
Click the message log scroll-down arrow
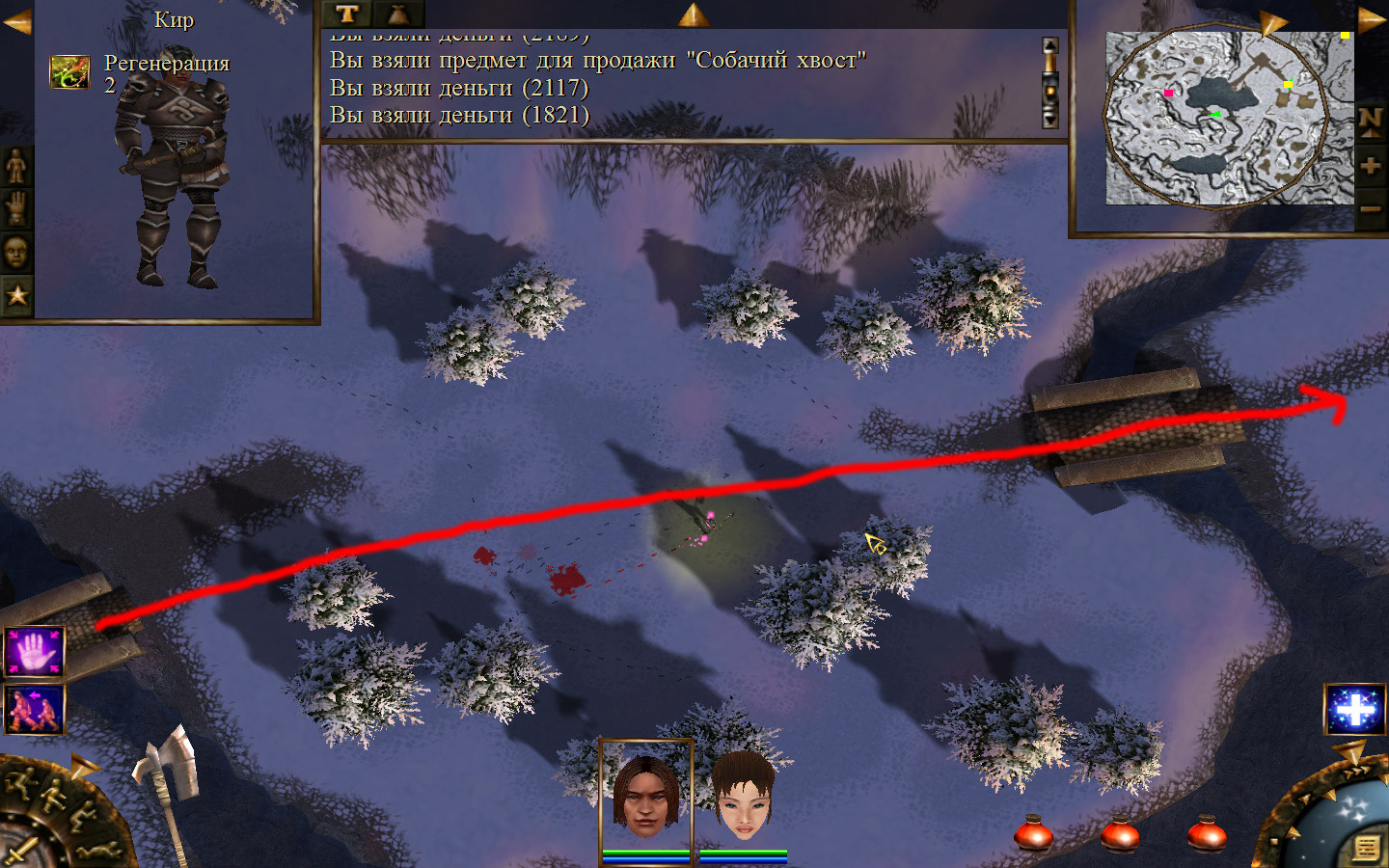1050,119
